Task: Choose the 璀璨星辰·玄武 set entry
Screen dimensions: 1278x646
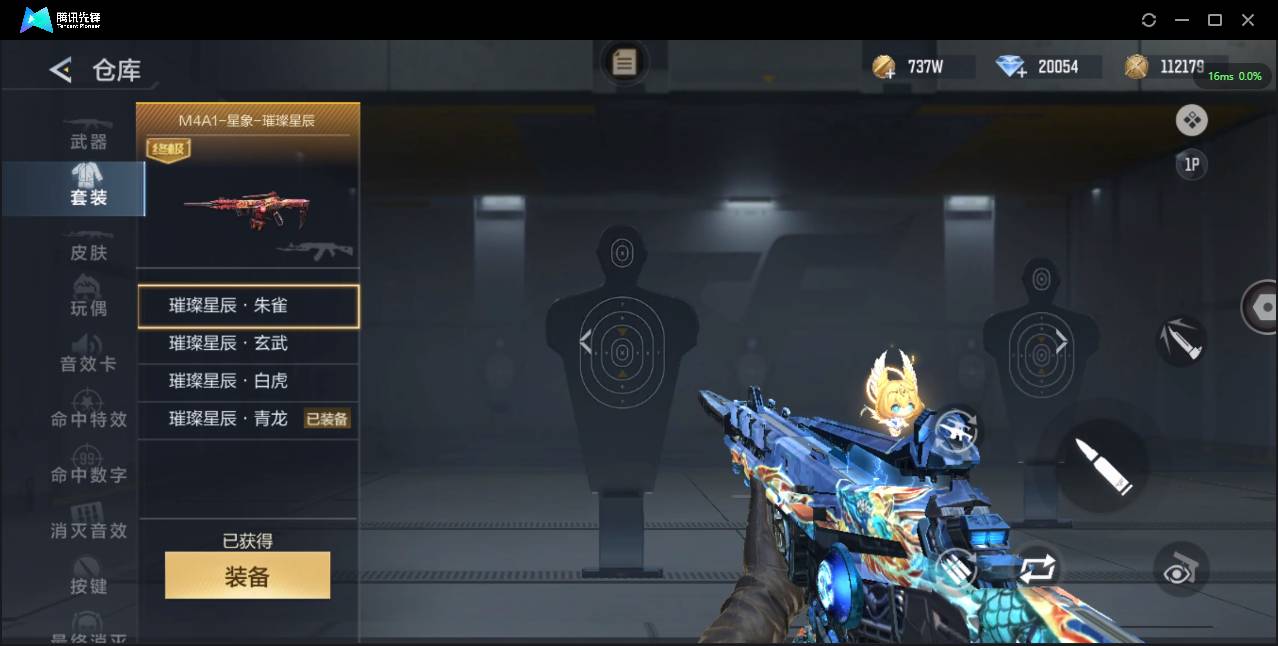Action: [x=247, y=343]
